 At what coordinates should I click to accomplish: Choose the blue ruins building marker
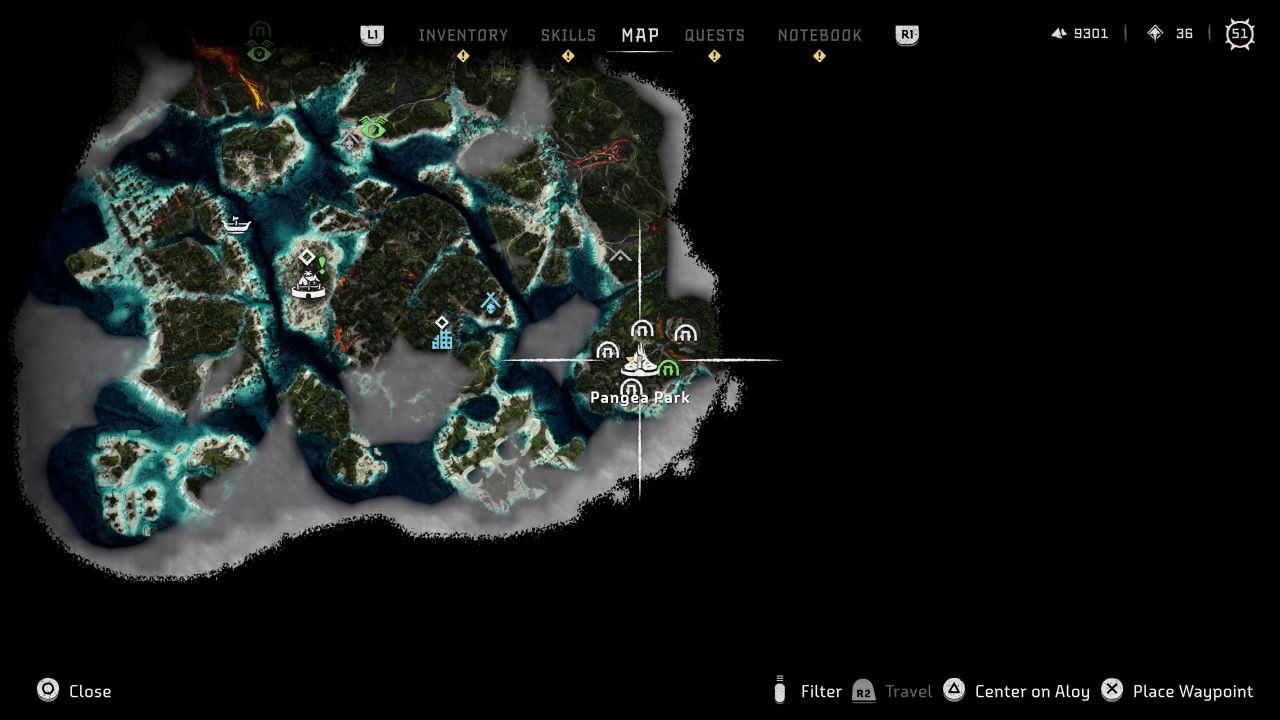pos(442,340)
